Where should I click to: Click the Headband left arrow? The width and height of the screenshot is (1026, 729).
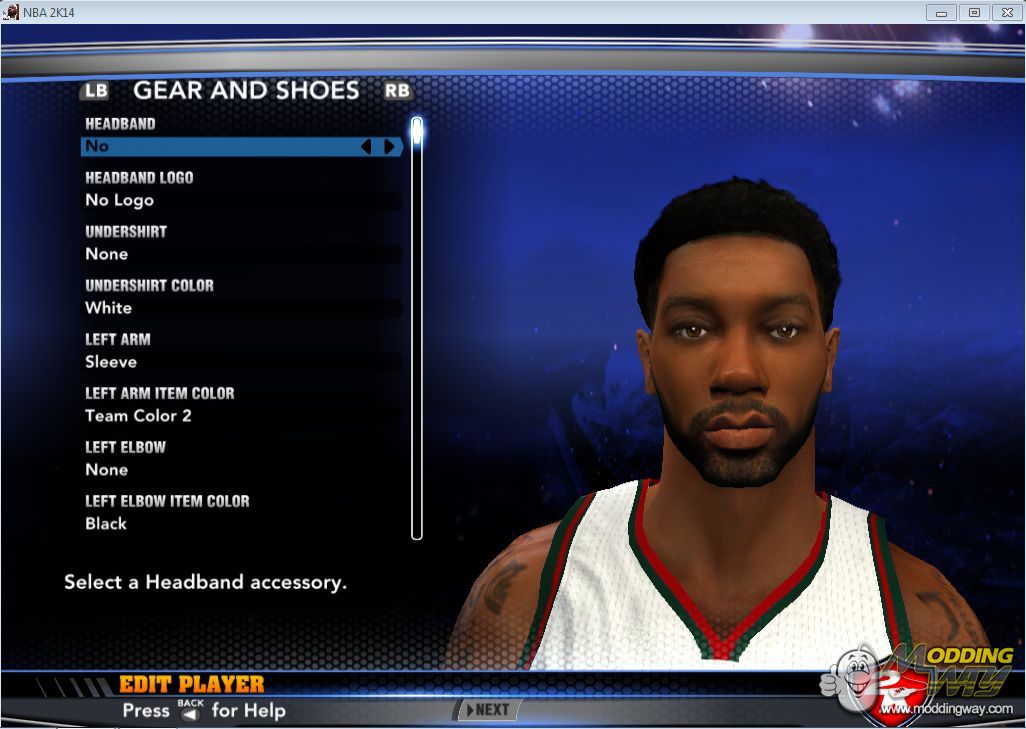click(x=366, y=147)
